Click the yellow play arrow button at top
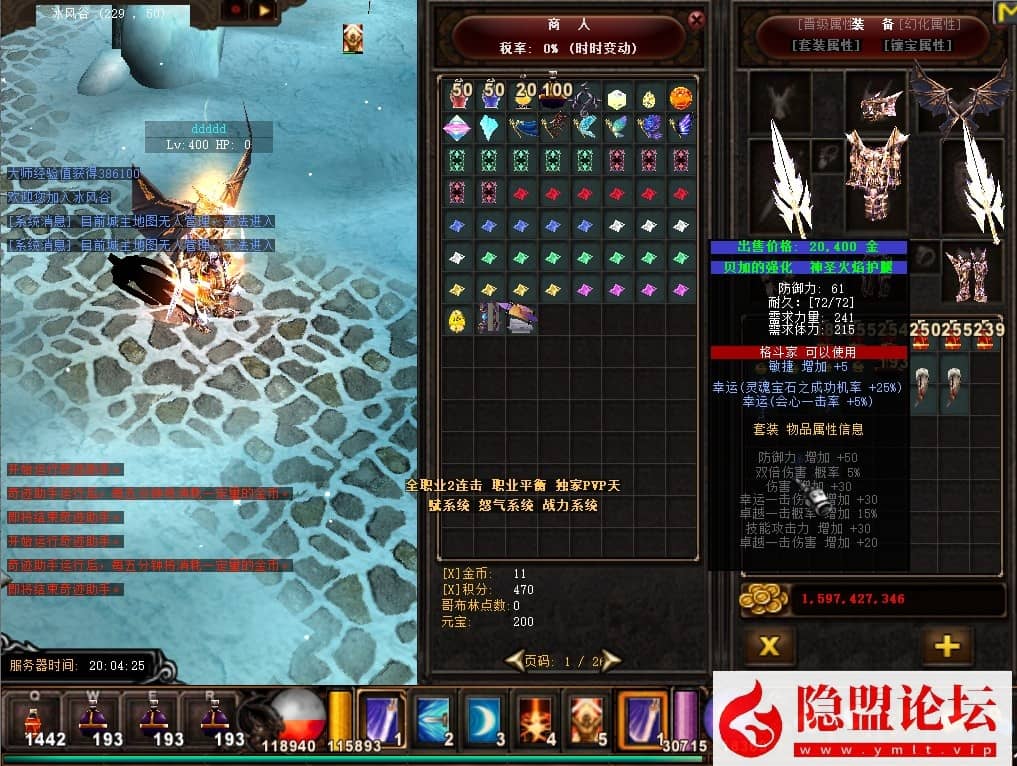1017x766 pixels. [264, 10]
